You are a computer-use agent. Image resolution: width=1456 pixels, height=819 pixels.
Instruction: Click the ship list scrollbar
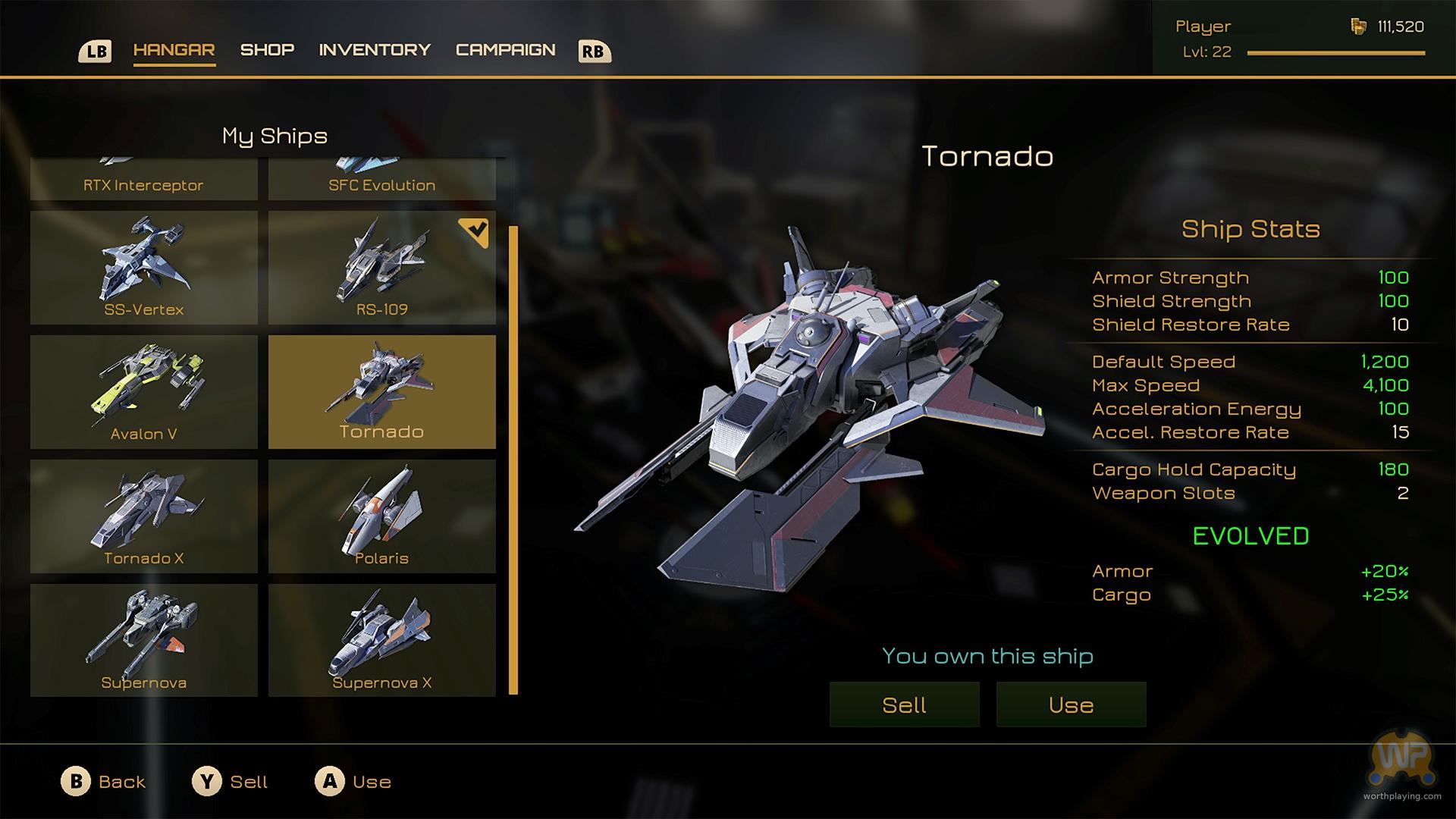[x=513, y=460]
